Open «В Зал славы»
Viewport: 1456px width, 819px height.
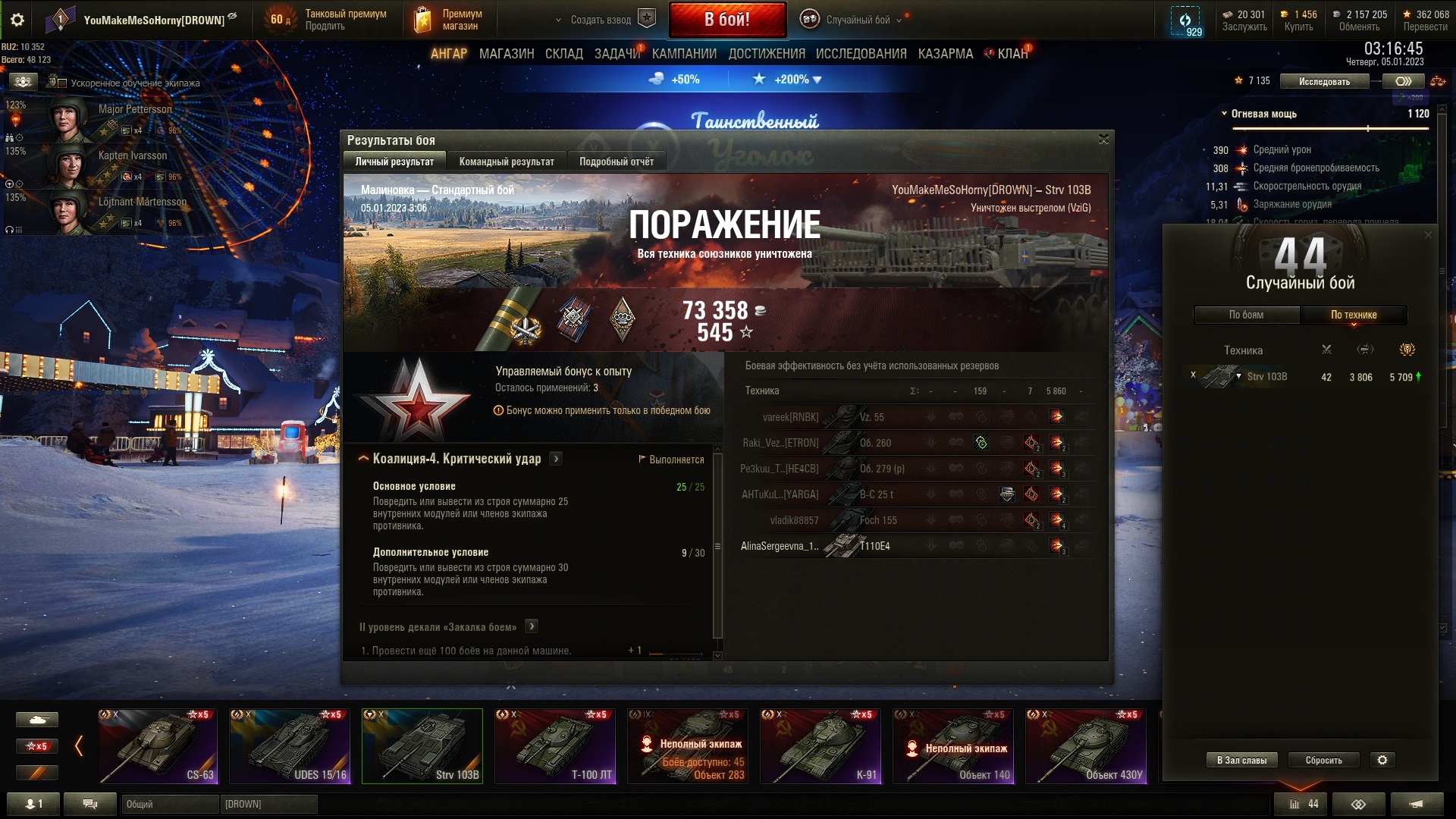1241,760
